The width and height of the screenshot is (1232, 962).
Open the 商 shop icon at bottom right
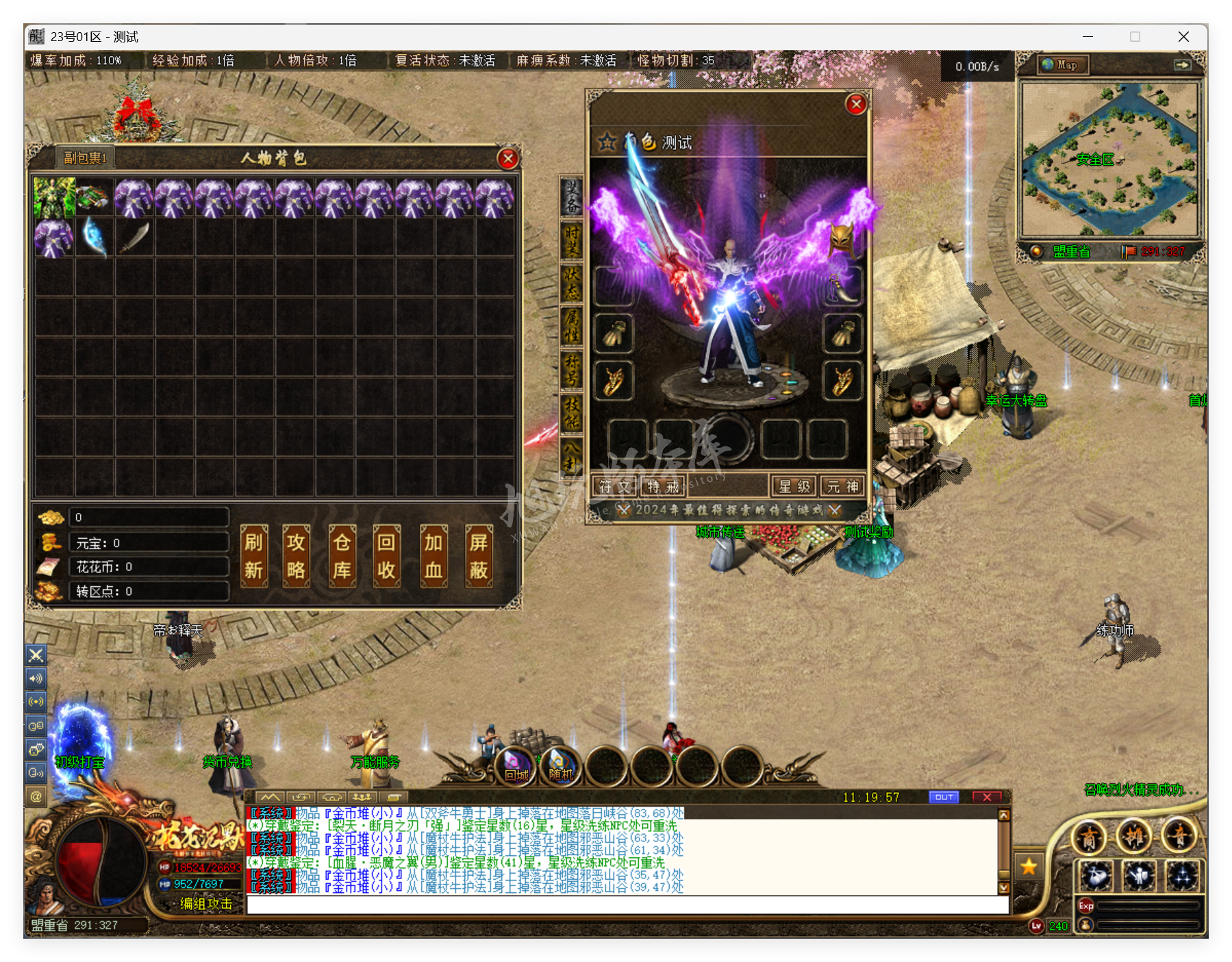tap(1089, 837)
